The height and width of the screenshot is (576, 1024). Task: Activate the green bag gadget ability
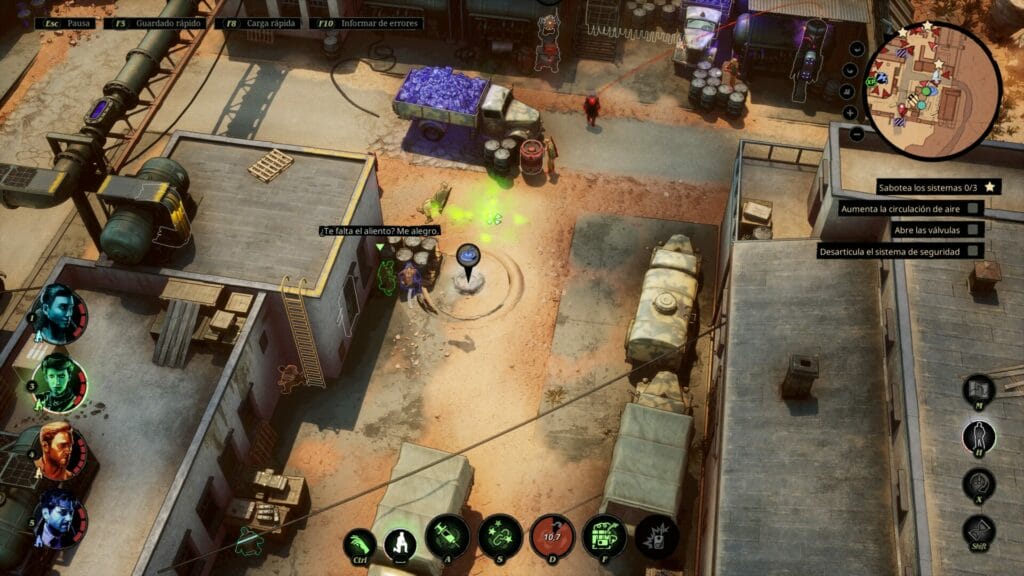click(604, 537)
